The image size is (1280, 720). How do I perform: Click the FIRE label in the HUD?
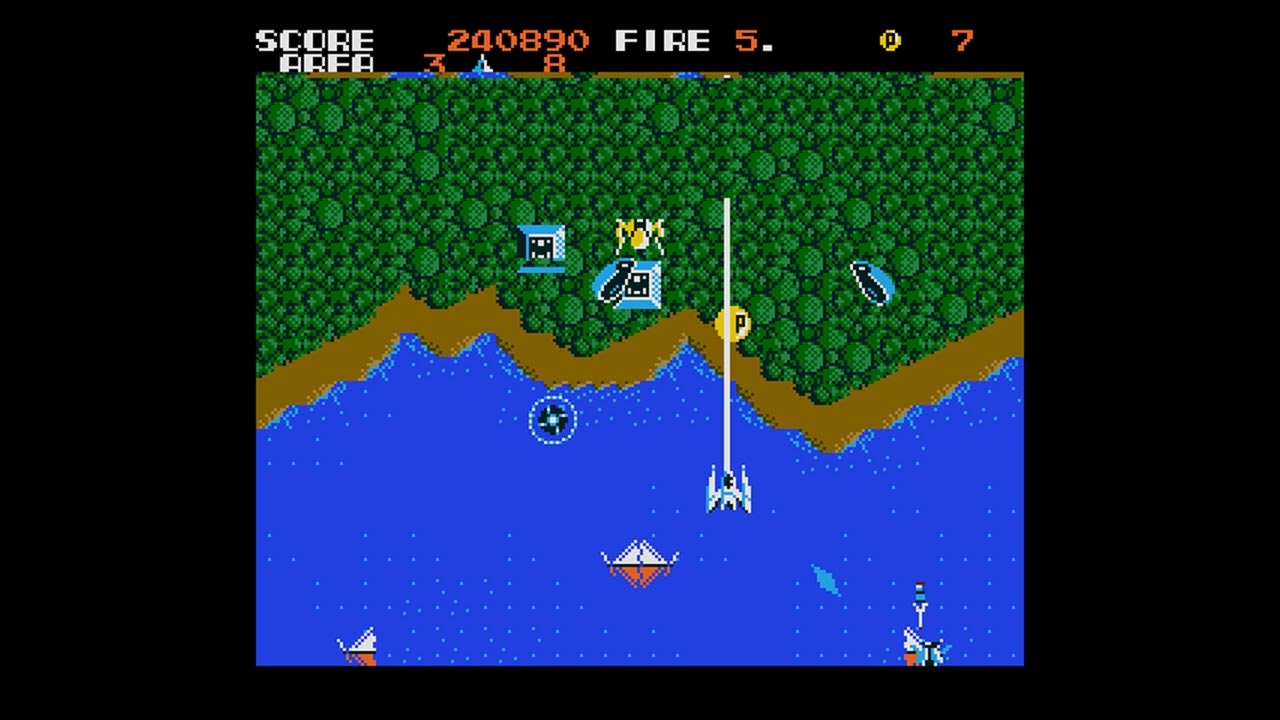663,40
